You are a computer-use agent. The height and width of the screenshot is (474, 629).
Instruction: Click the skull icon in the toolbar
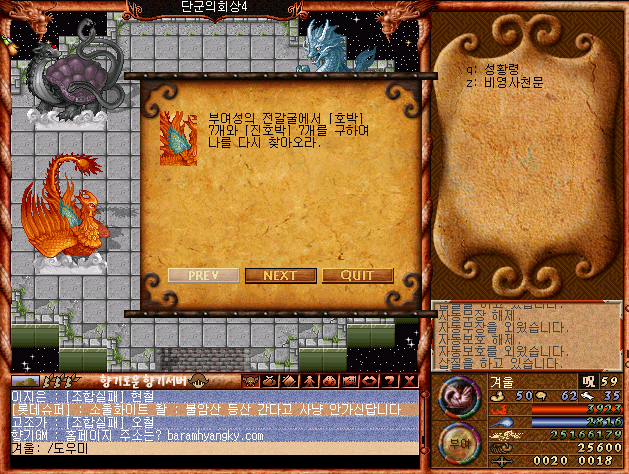click(x=250, y=381)
